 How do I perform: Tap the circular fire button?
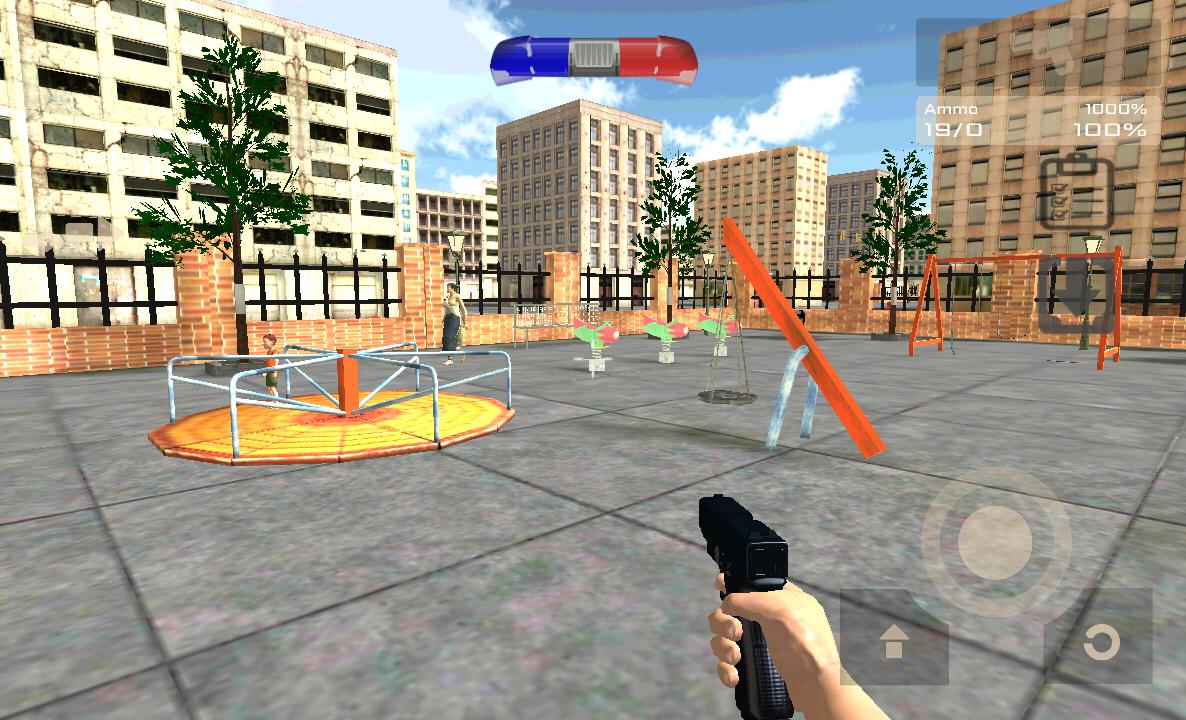pos(994,543)
